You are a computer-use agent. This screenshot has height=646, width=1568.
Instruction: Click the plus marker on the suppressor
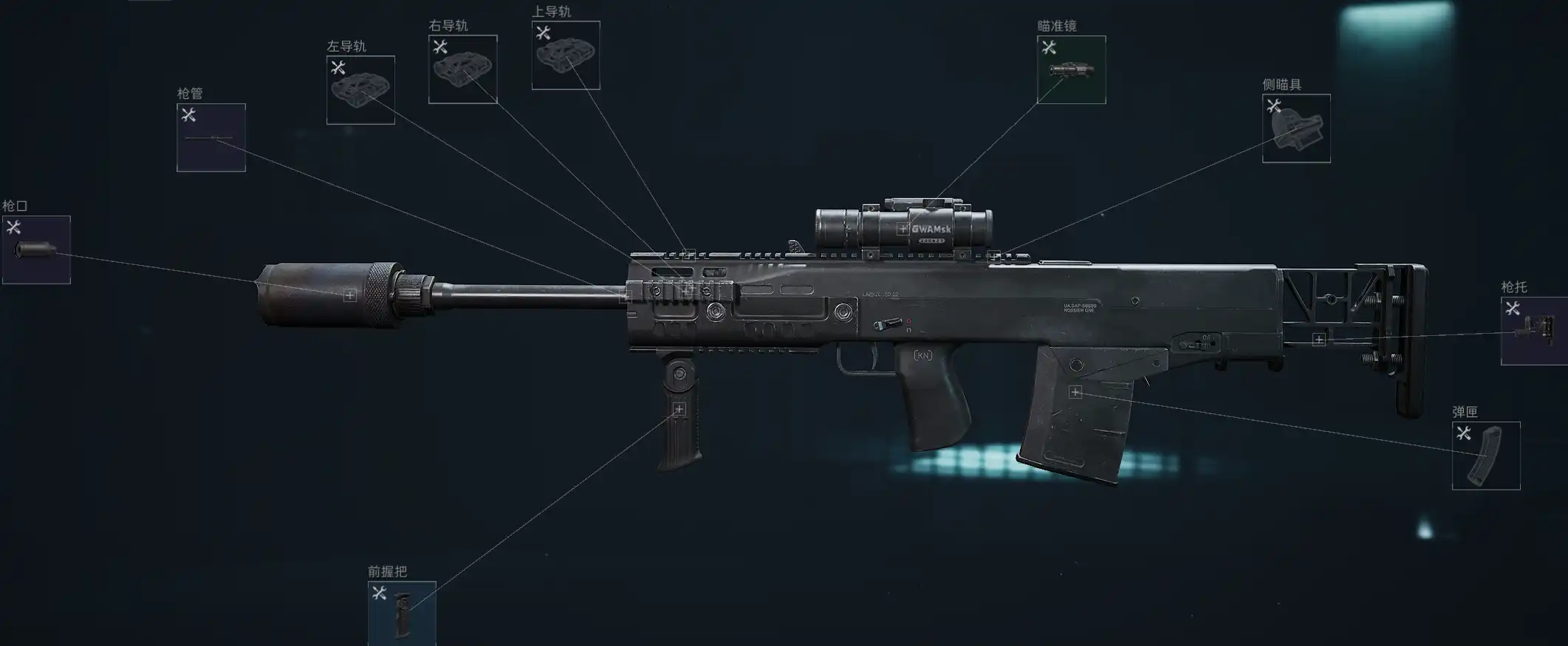point(350,295)
